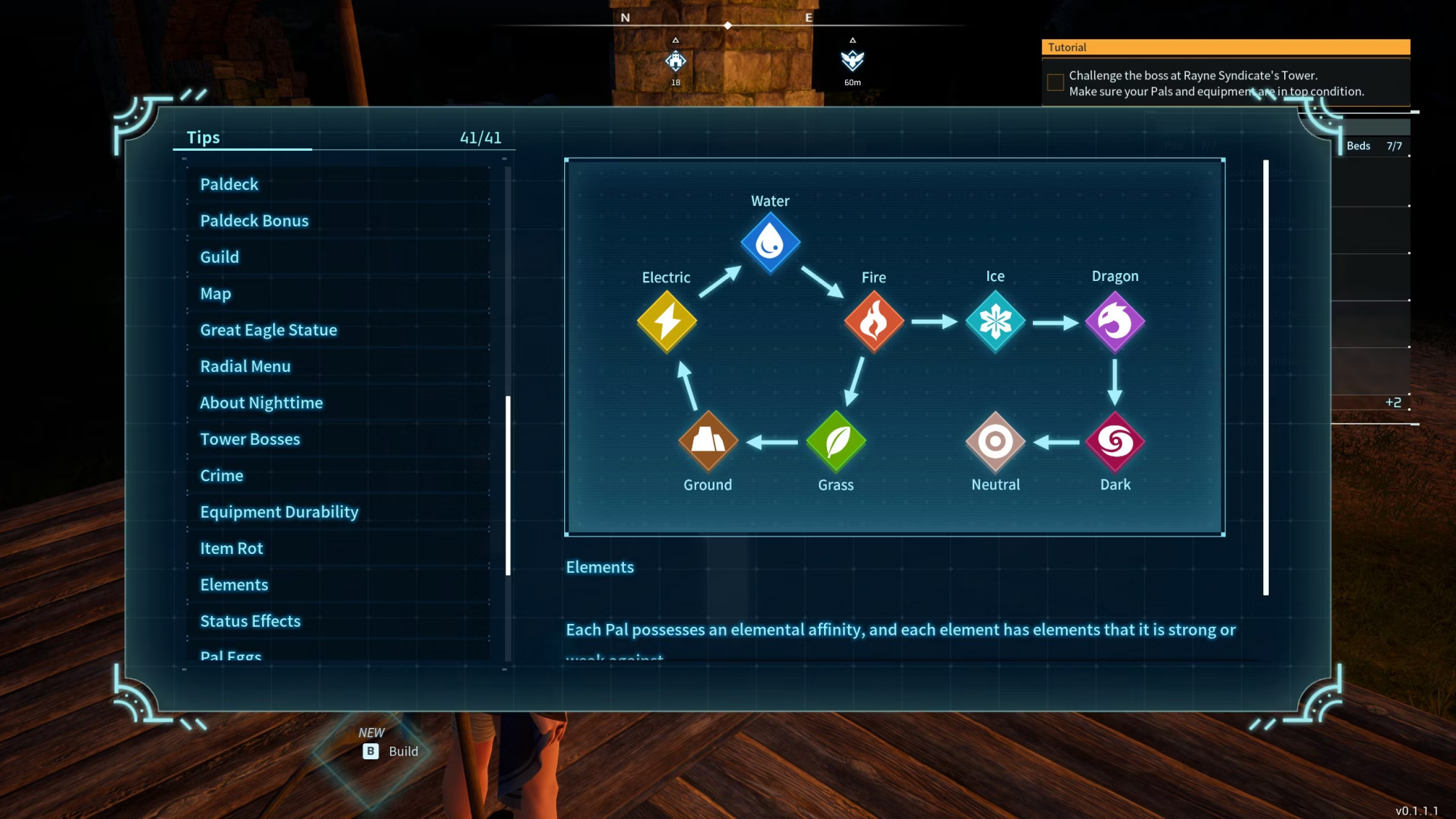This screenshot has height=819, width=1456.
Task: Show the Item Rot tip
Action: click(231, 548)
